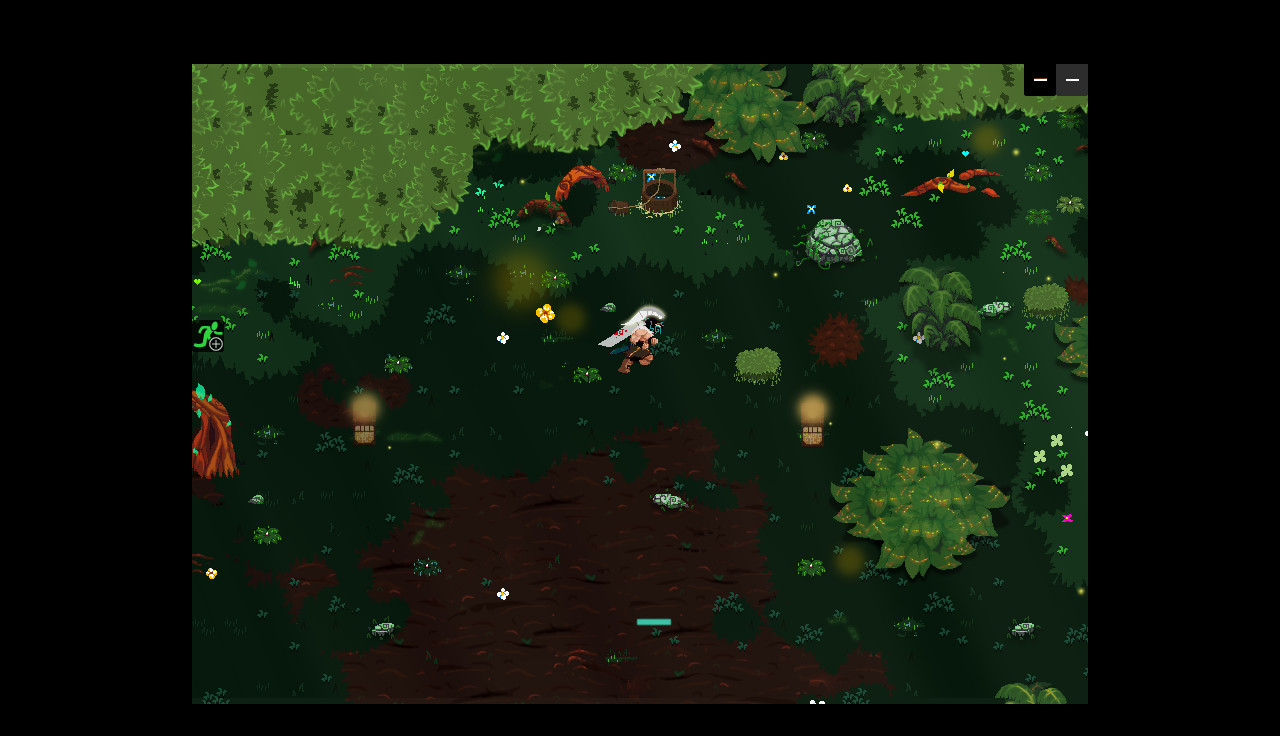
Task: Click the small robot near the bottom-left
Action: click(x=381, y=628)
